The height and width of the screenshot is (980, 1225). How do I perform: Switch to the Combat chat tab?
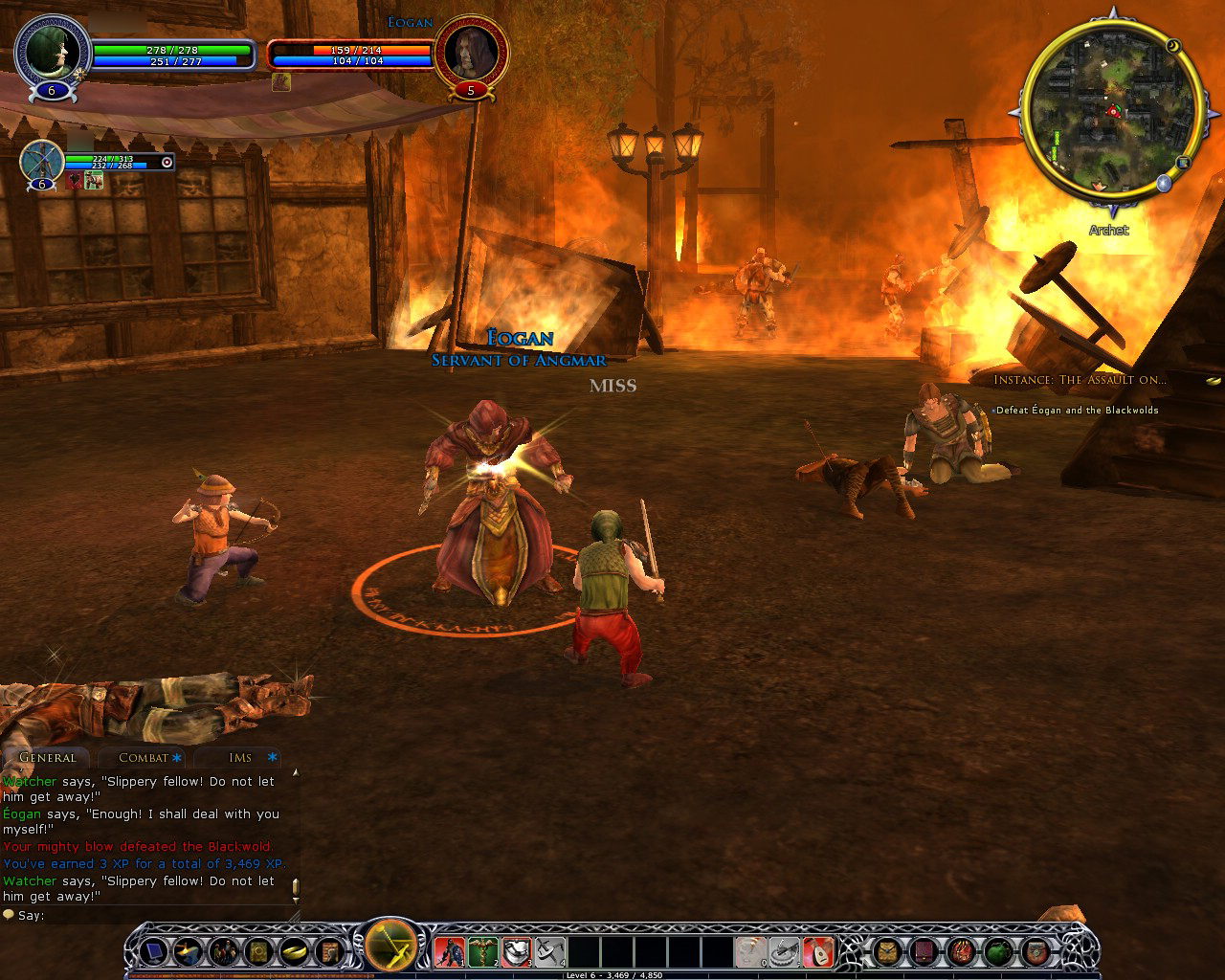click(144, 758)
